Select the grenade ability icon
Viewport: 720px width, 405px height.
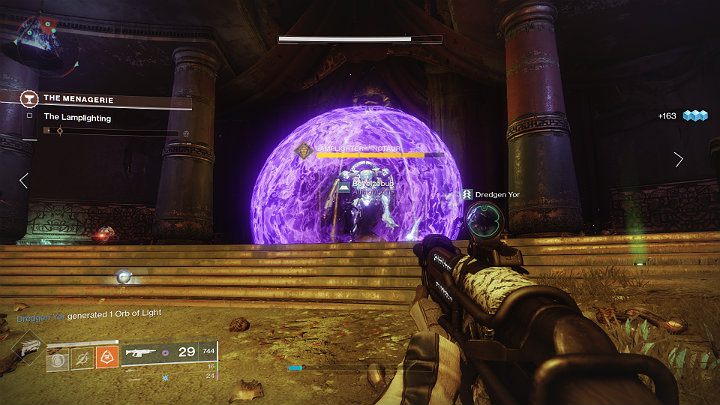point(58,355)
